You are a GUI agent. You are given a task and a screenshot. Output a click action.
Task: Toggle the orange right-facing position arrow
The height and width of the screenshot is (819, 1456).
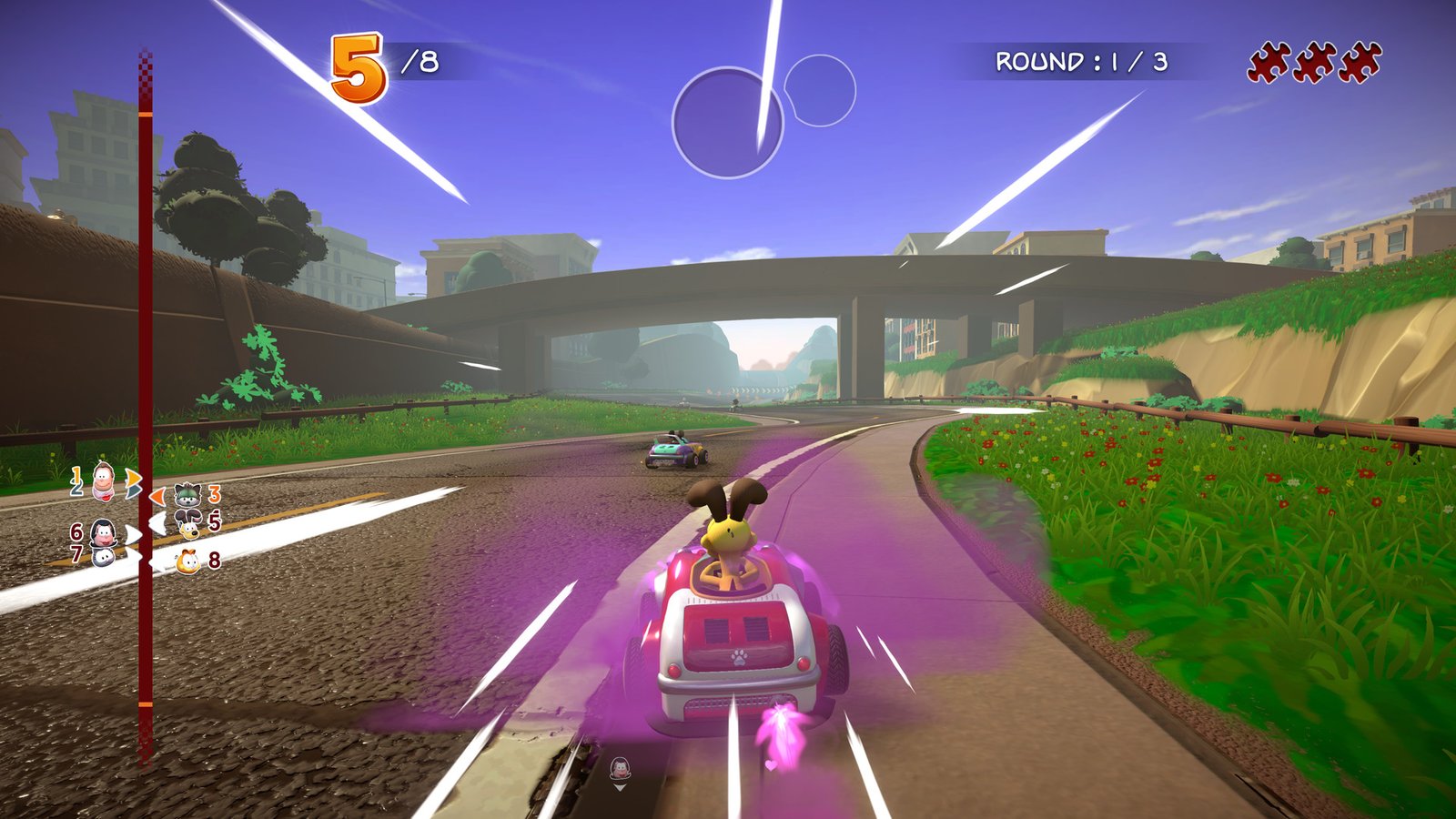tap(134, 476)
